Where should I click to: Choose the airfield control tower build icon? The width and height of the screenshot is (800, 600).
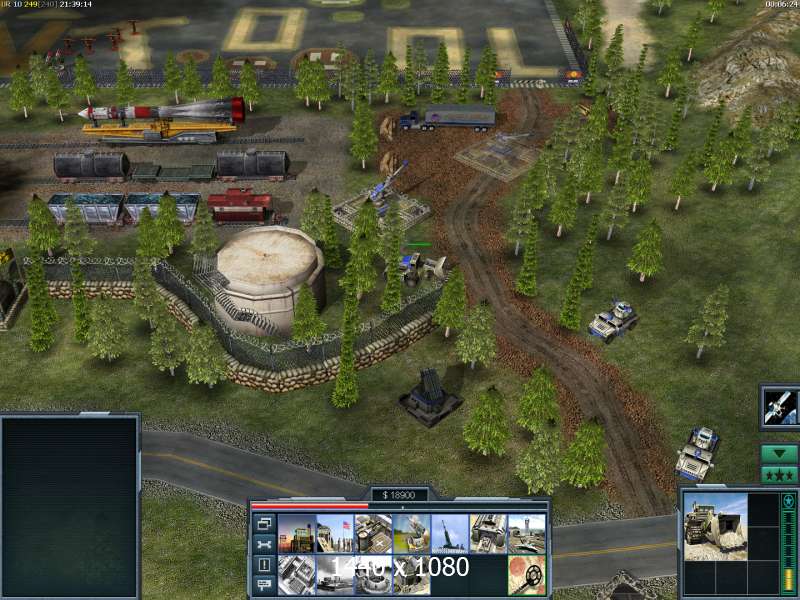[x=527, y=533]
